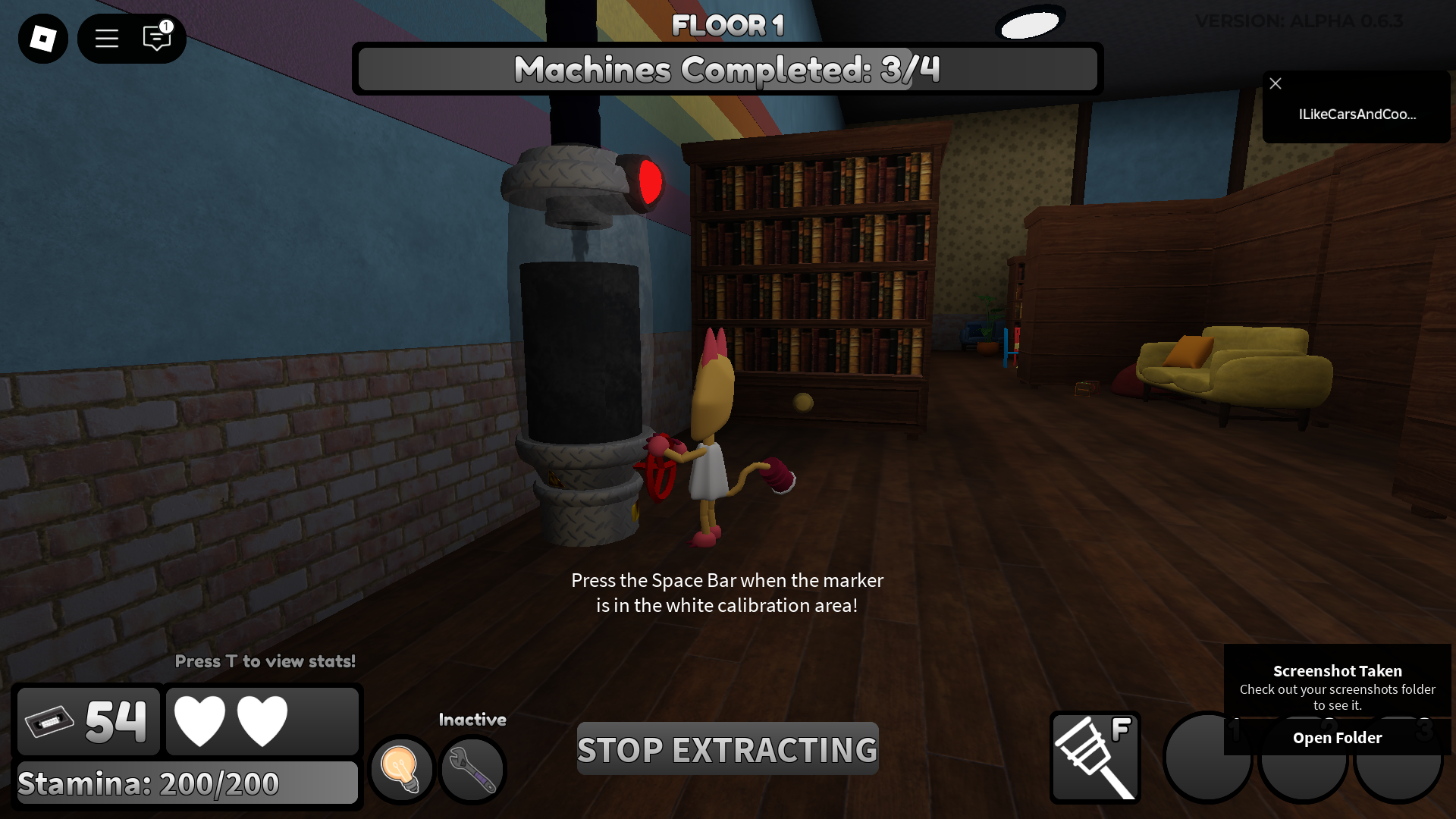Click the Stamina 200/200 bar

coord(187,783)
